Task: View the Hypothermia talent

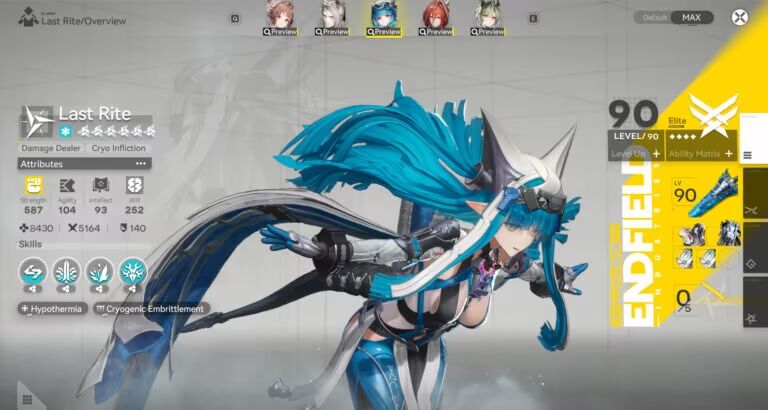Action: pos(52,309)
